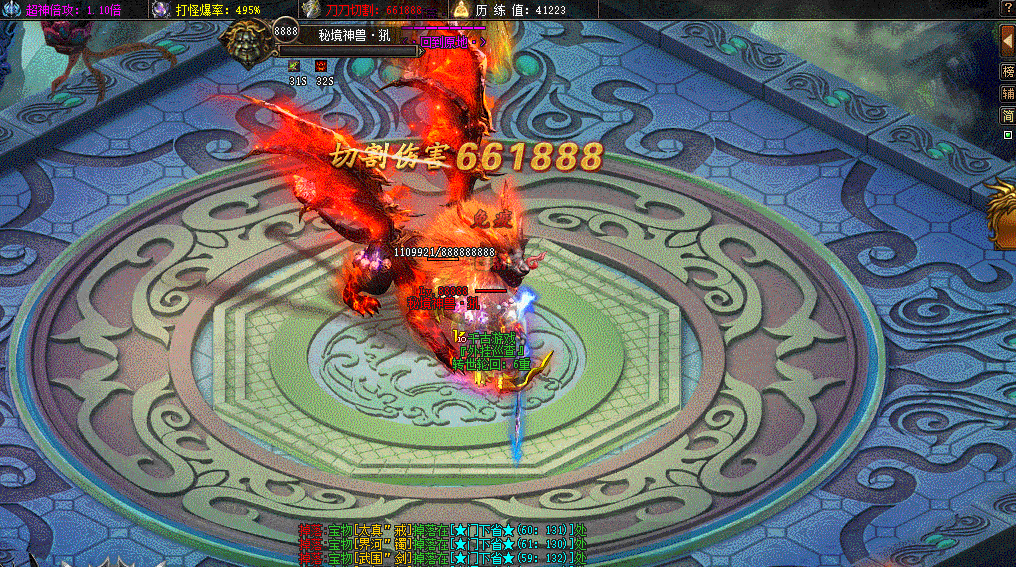The height and width of the screenshot is (567, 1016).
Task: Select the boss lion-face portrait
Action: [242, 42]
